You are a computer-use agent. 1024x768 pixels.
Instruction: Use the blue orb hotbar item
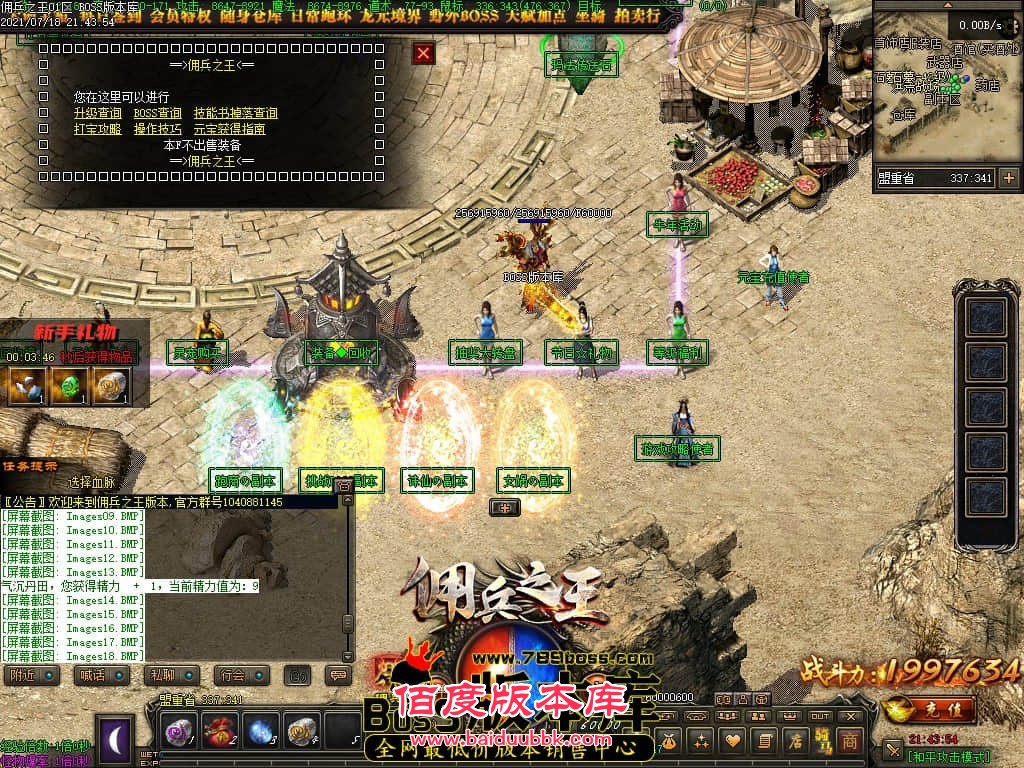tap(261, 731)
